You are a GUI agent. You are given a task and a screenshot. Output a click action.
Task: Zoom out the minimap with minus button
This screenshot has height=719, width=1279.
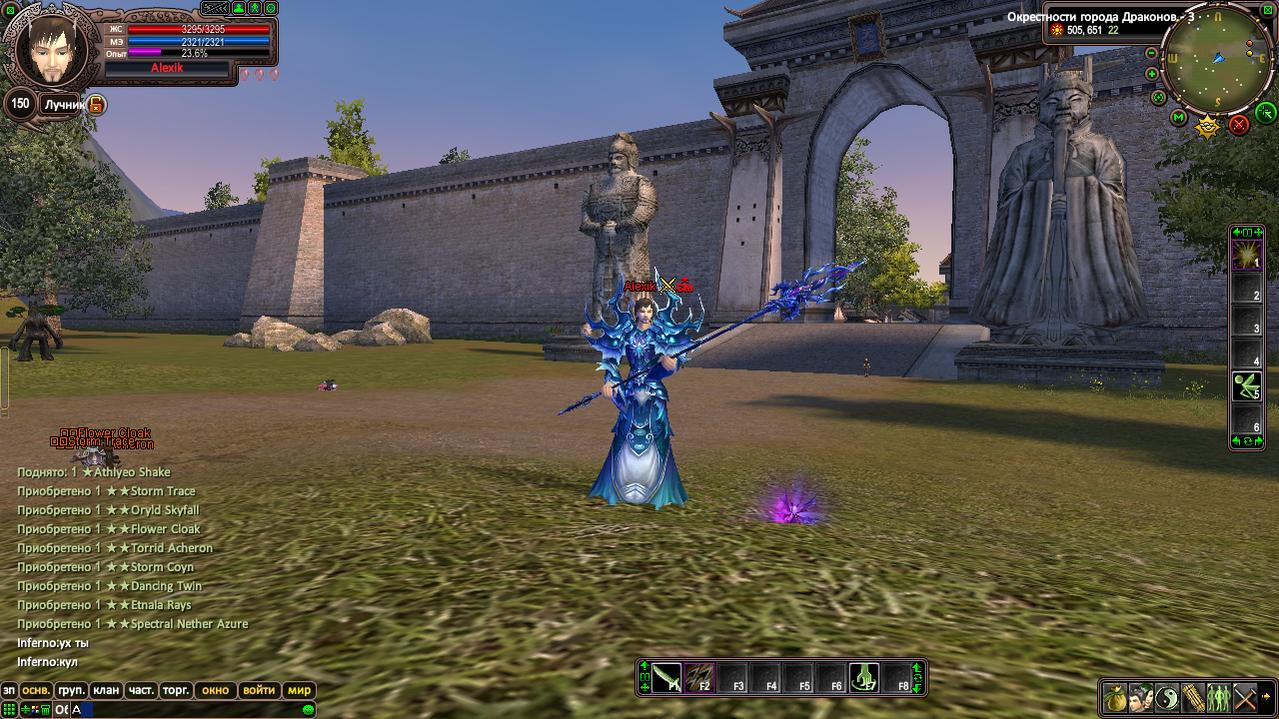point(1151,53)
